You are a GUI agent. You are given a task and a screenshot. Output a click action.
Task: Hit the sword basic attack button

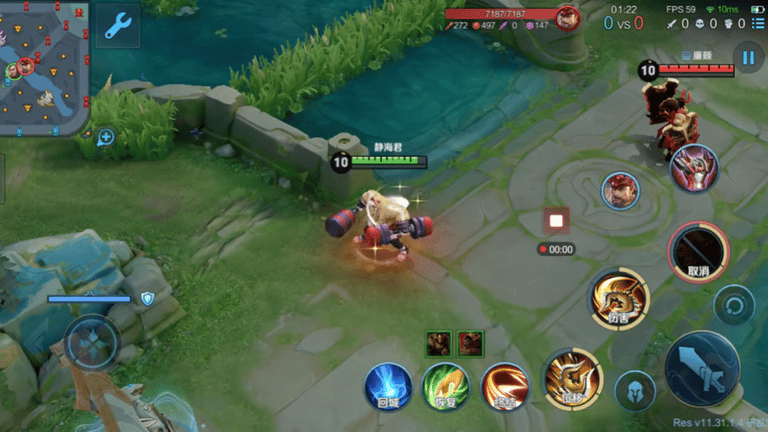click(702, 367)
